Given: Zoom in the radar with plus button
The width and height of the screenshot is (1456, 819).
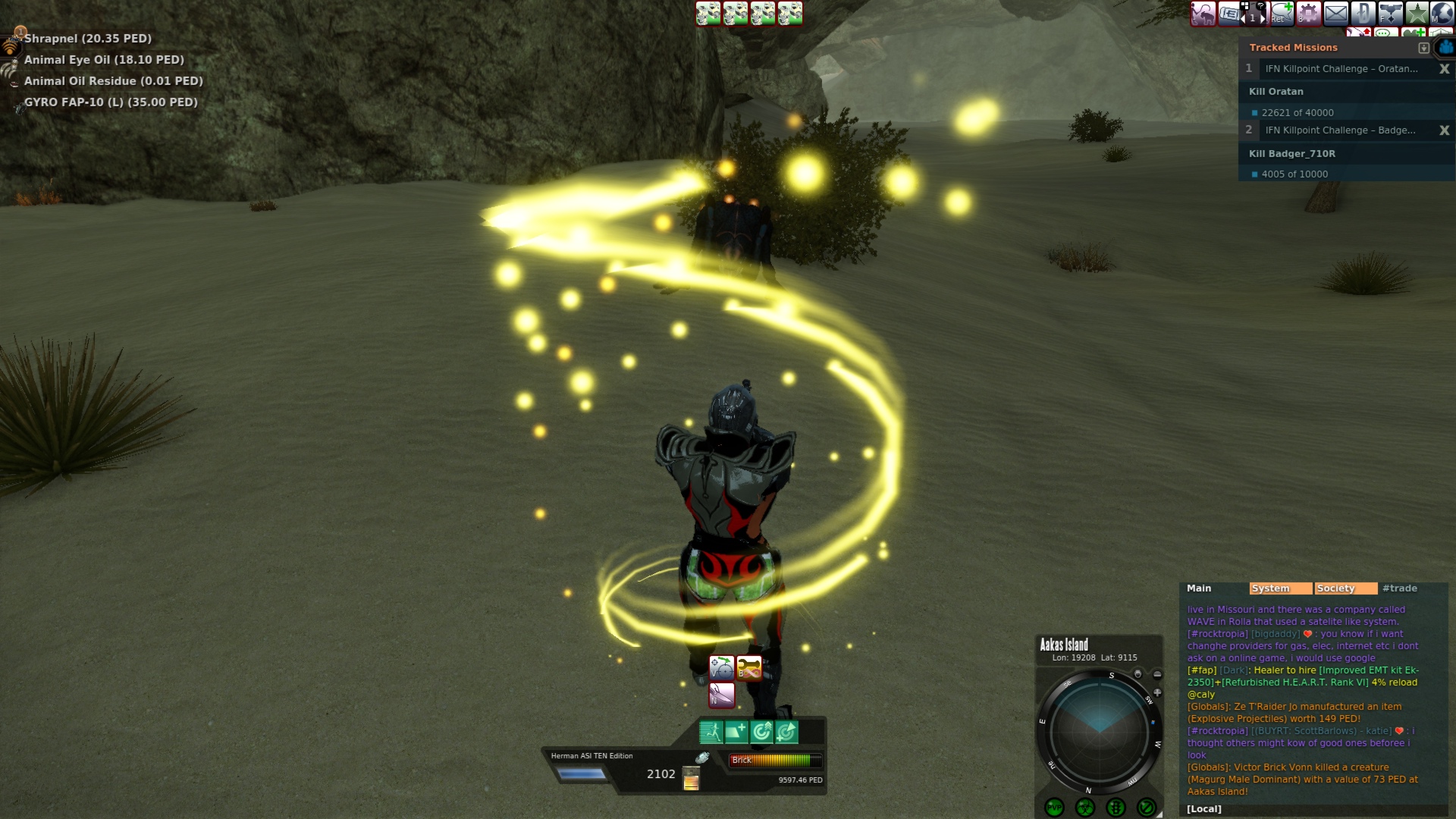Looking at the screenshot, I should 1157,692.
